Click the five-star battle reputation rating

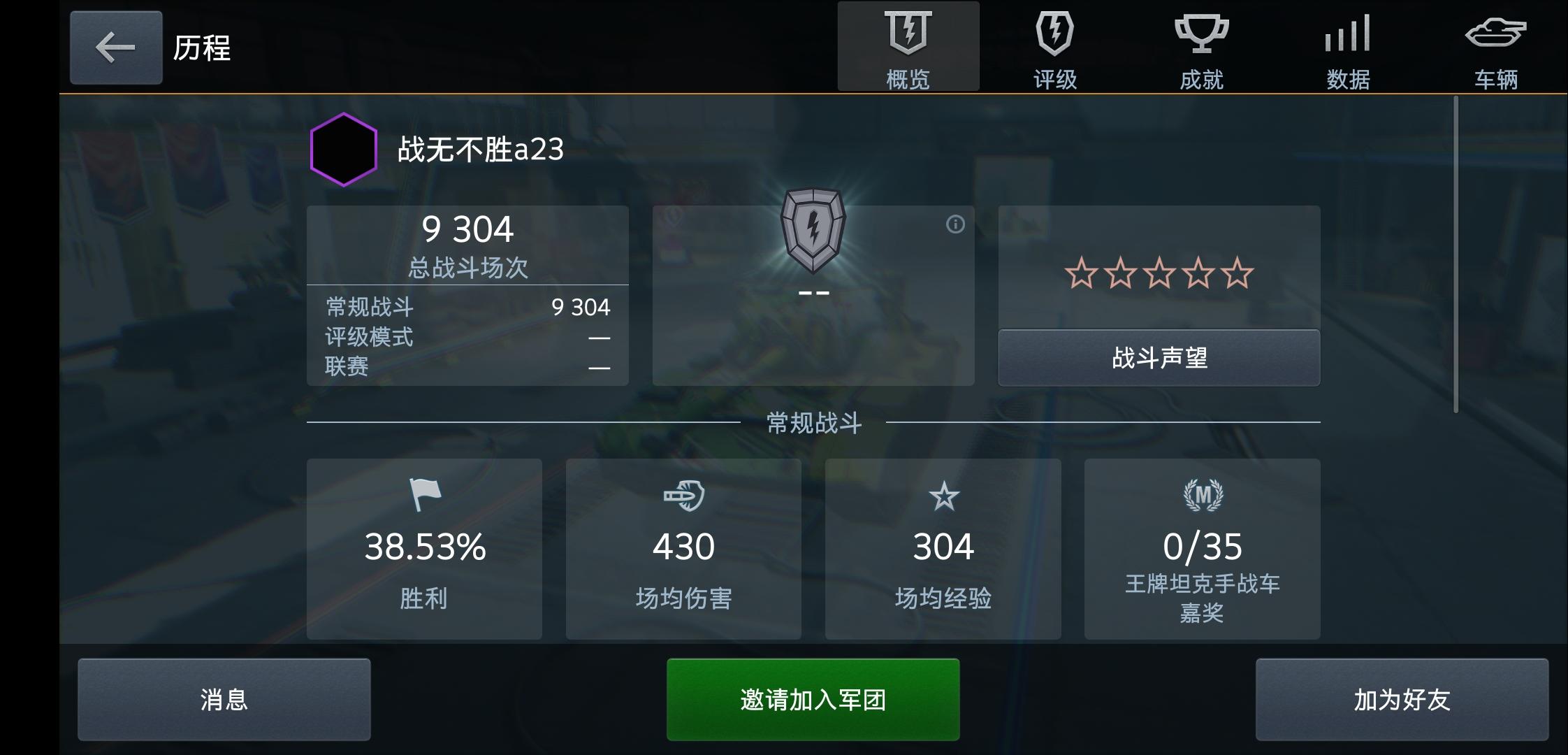[x=1159, y=272]
